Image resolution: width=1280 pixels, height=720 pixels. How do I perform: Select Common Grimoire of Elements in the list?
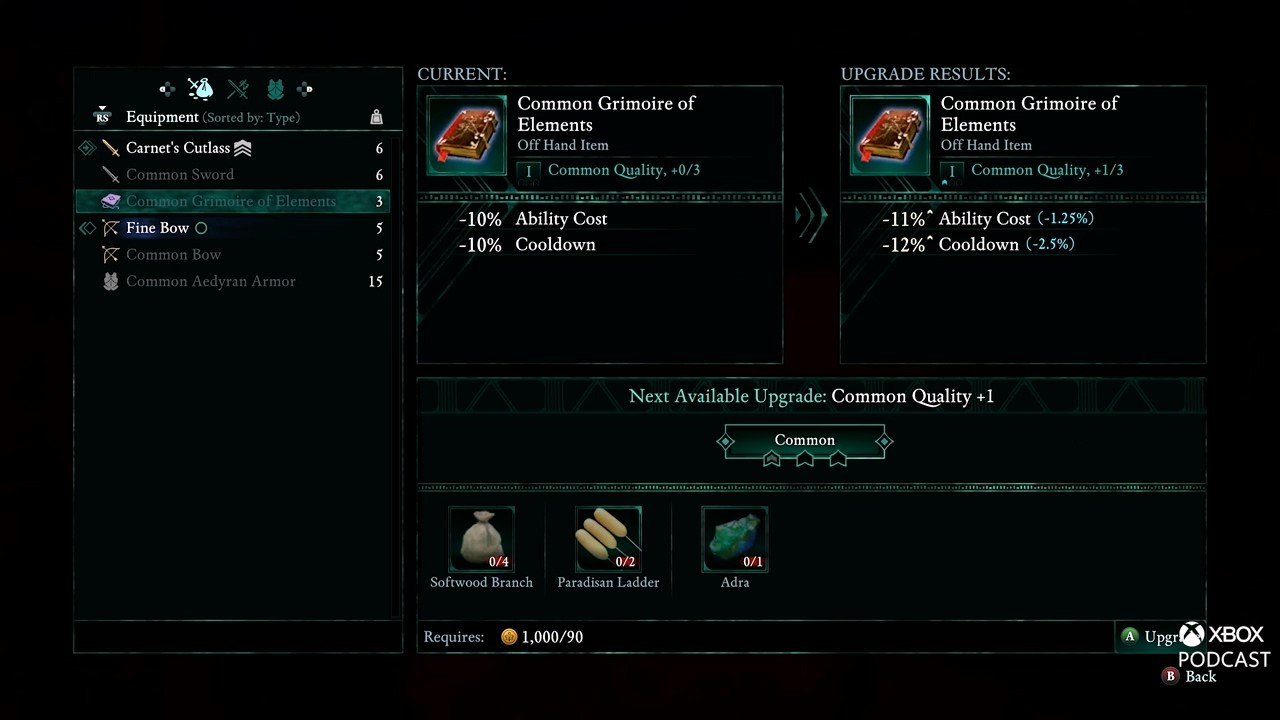click(230, 201)
